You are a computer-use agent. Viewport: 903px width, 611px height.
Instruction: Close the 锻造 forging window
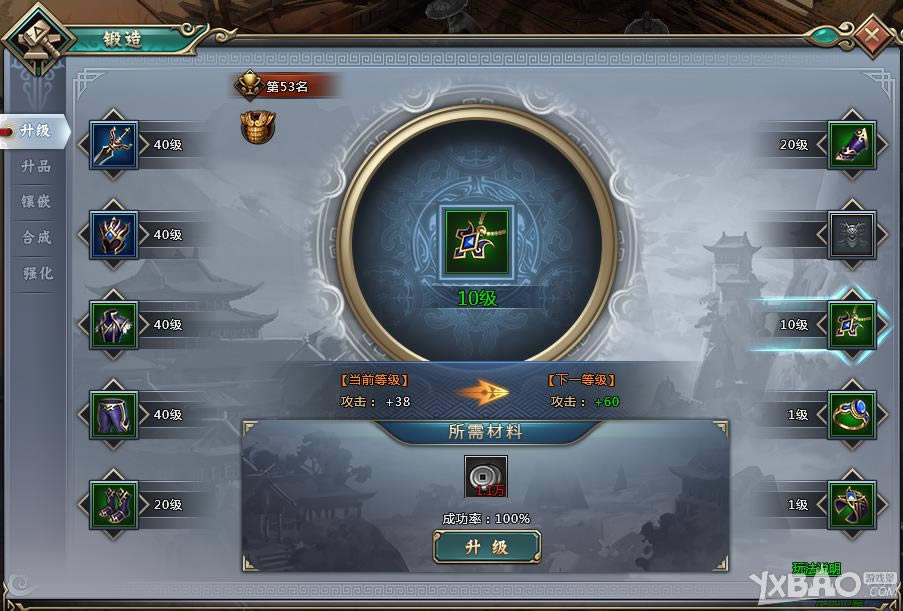click(x=872, y=36)
